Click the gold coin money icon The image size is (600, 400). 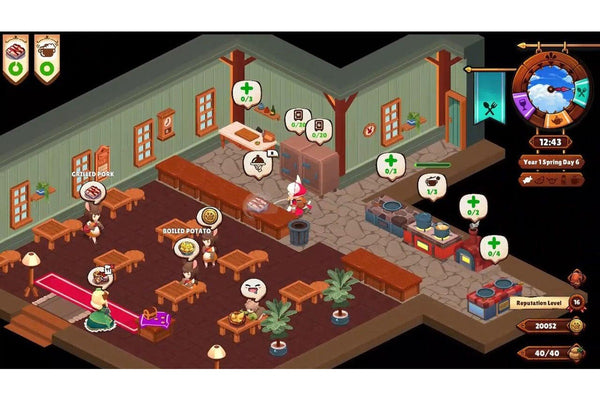click(x=578, y=326)
